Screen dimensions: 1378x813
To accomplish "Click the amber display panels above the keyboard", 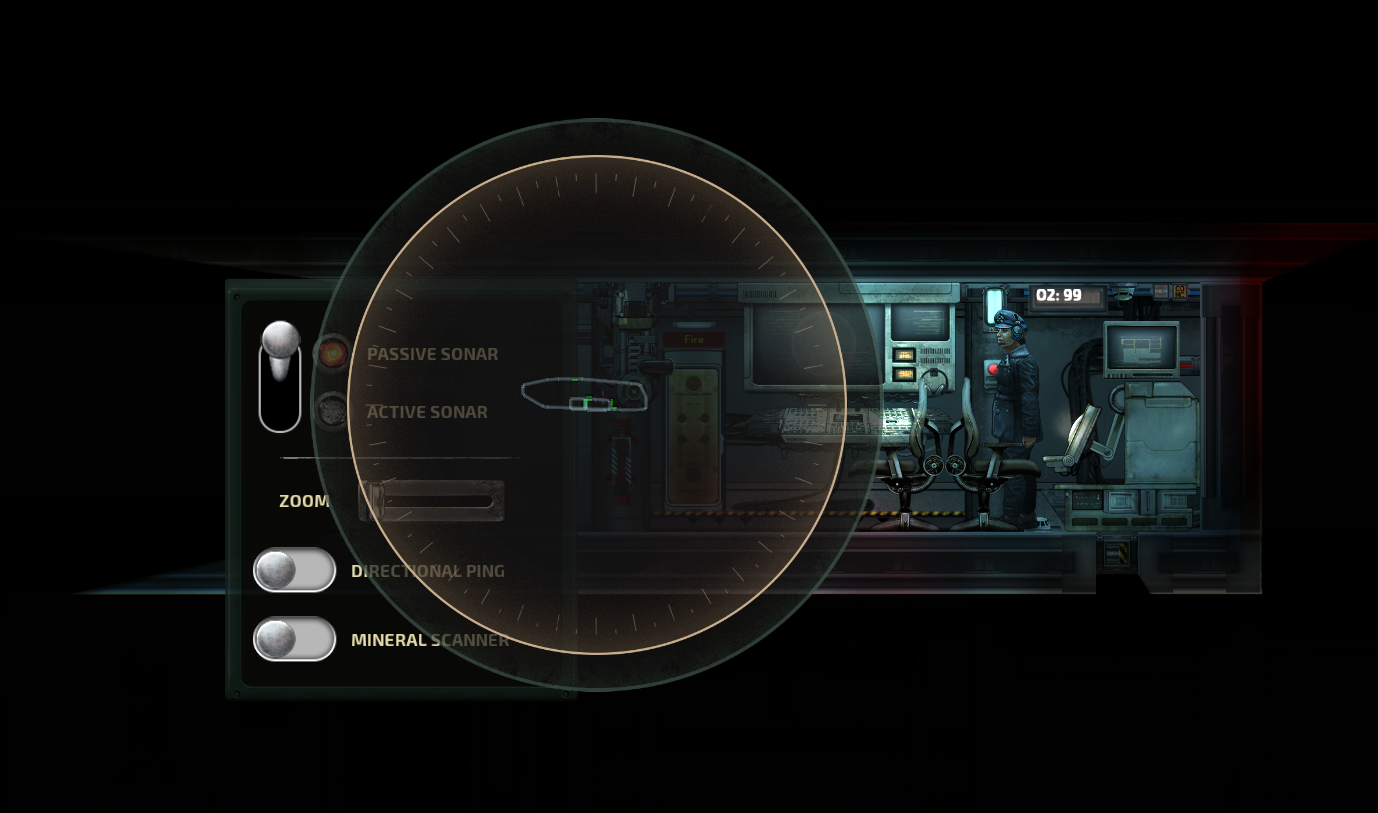I will click(903, 363).
